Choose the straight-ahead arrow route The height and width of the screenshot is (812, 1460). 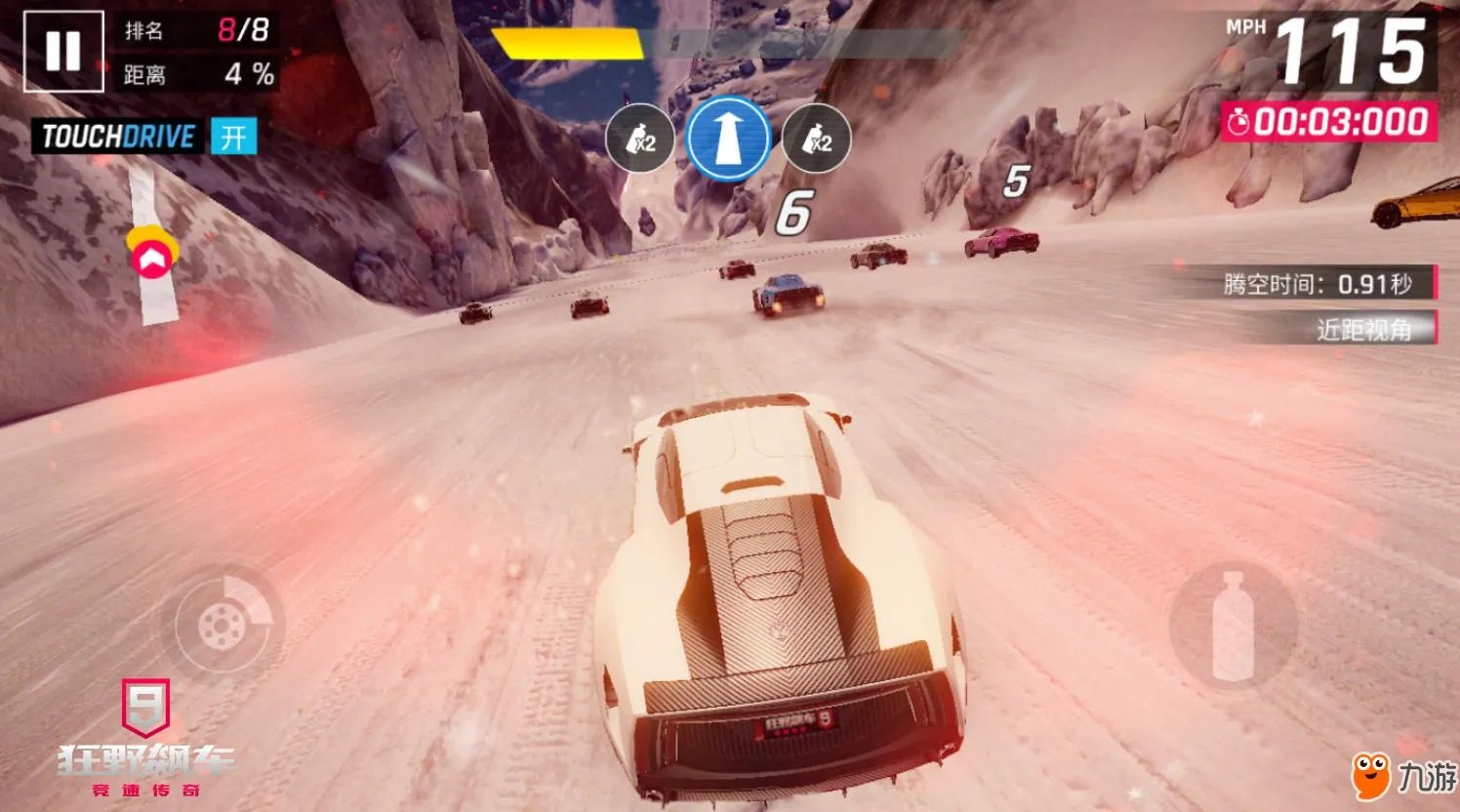pyautogui.click(x=727, y=139)
